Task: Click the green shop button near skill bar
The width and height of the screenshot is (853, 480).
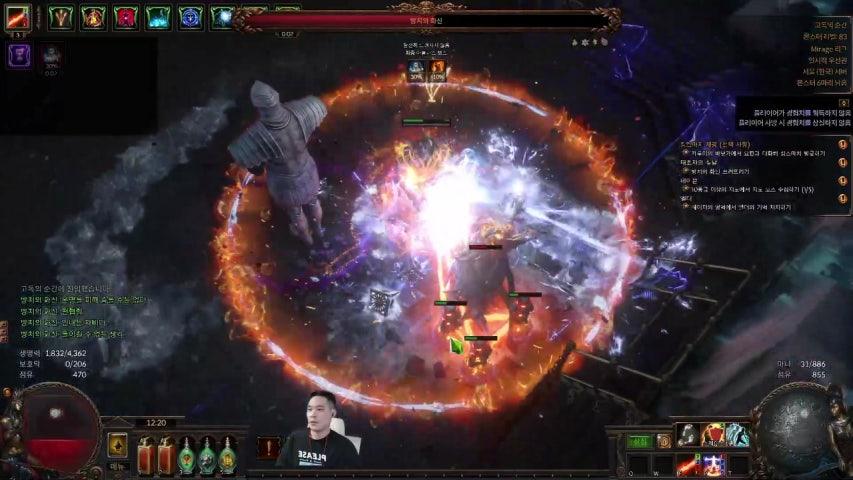Action: (x=638, y=441)
